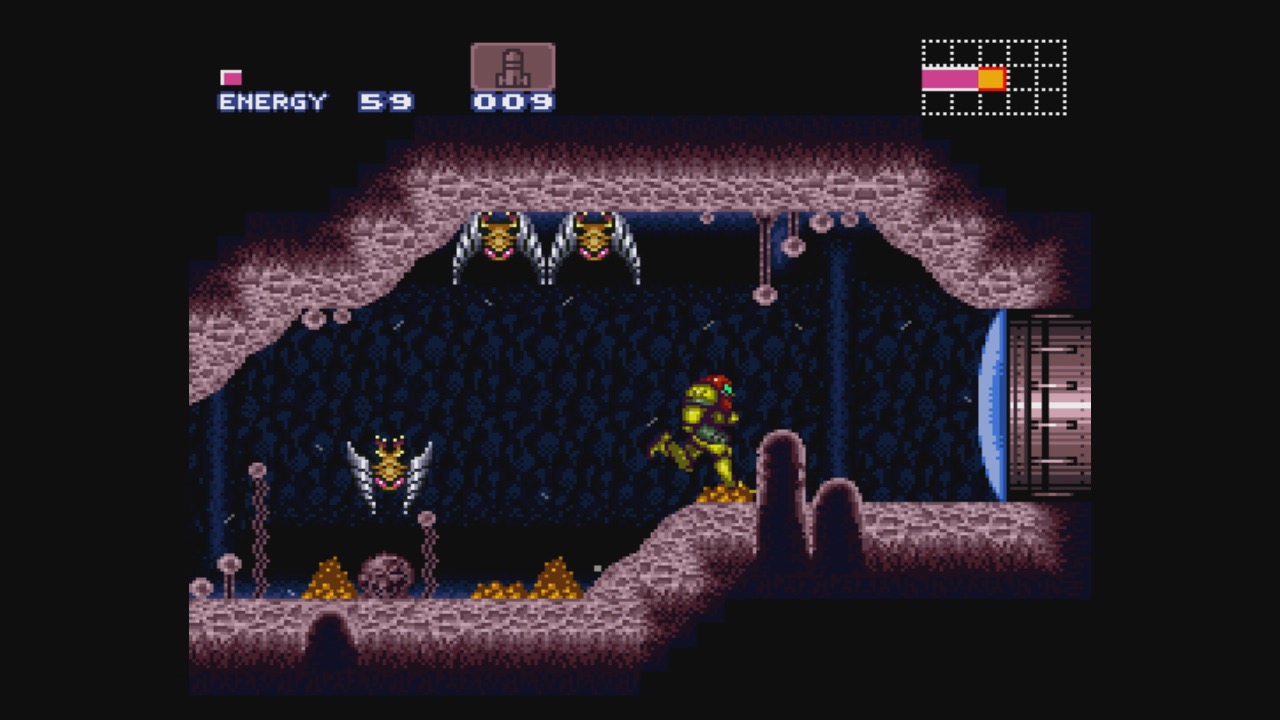Click the pink energy tank square
The width and height of the screenshot is (1280, 720).
[231, 75]
